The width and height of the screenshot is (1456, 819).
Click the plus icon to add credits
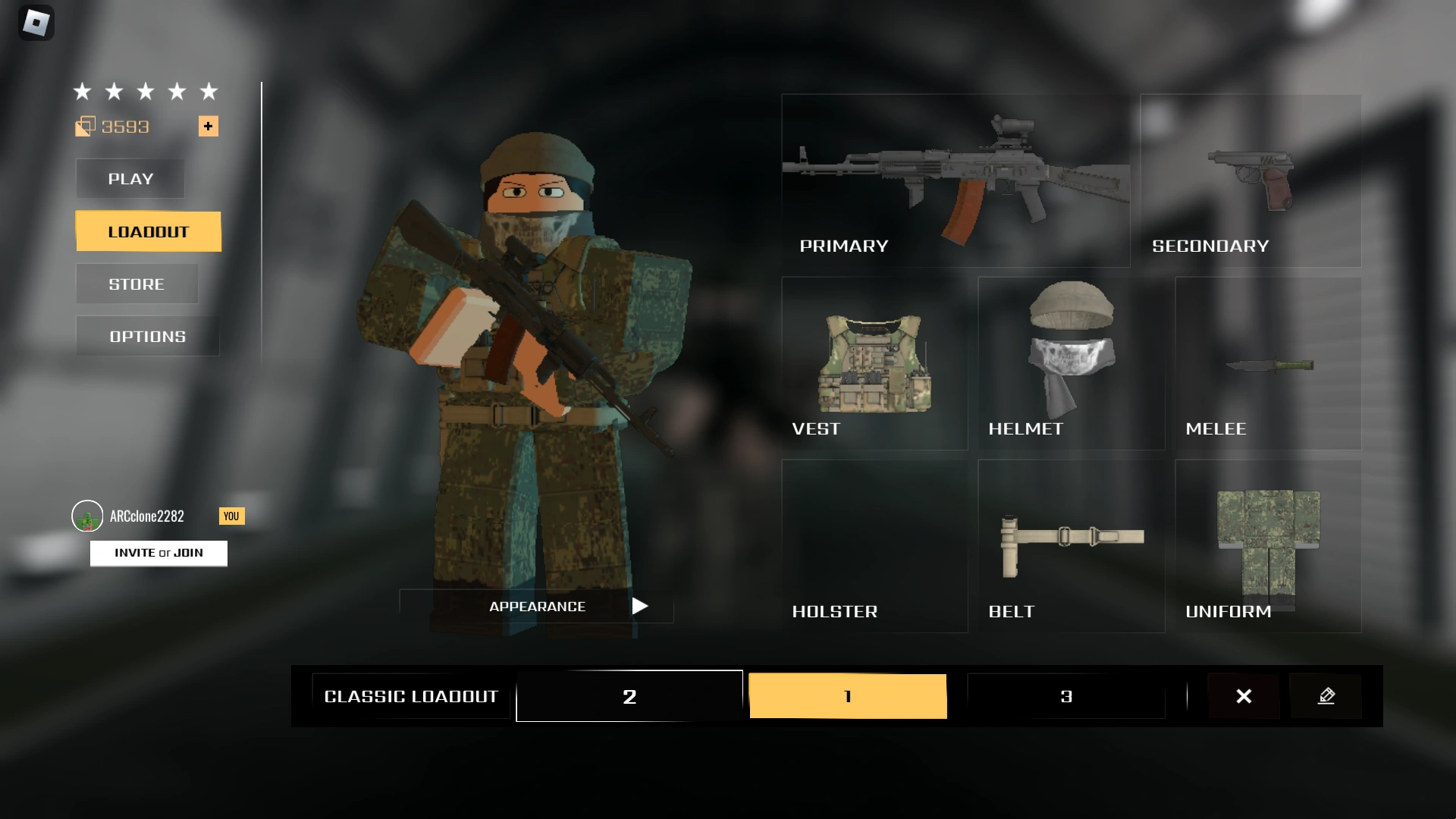click(x=208, y=126)
